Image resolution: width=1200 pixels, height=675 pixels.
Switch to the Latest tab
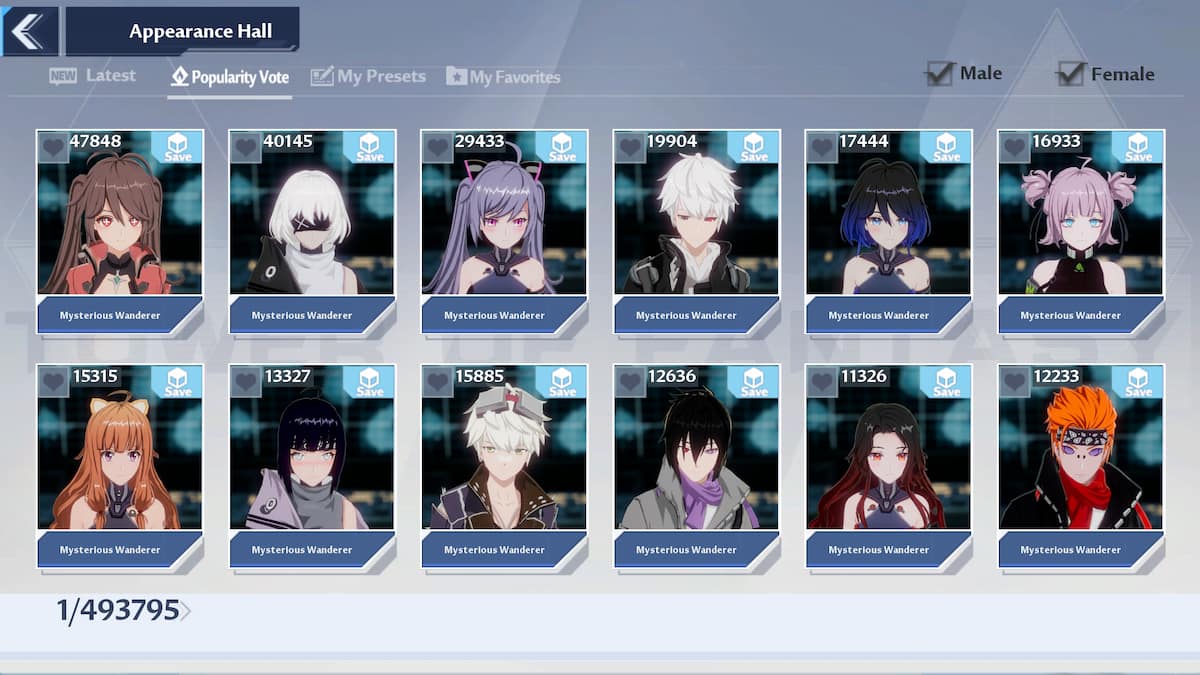pos(93,76)
